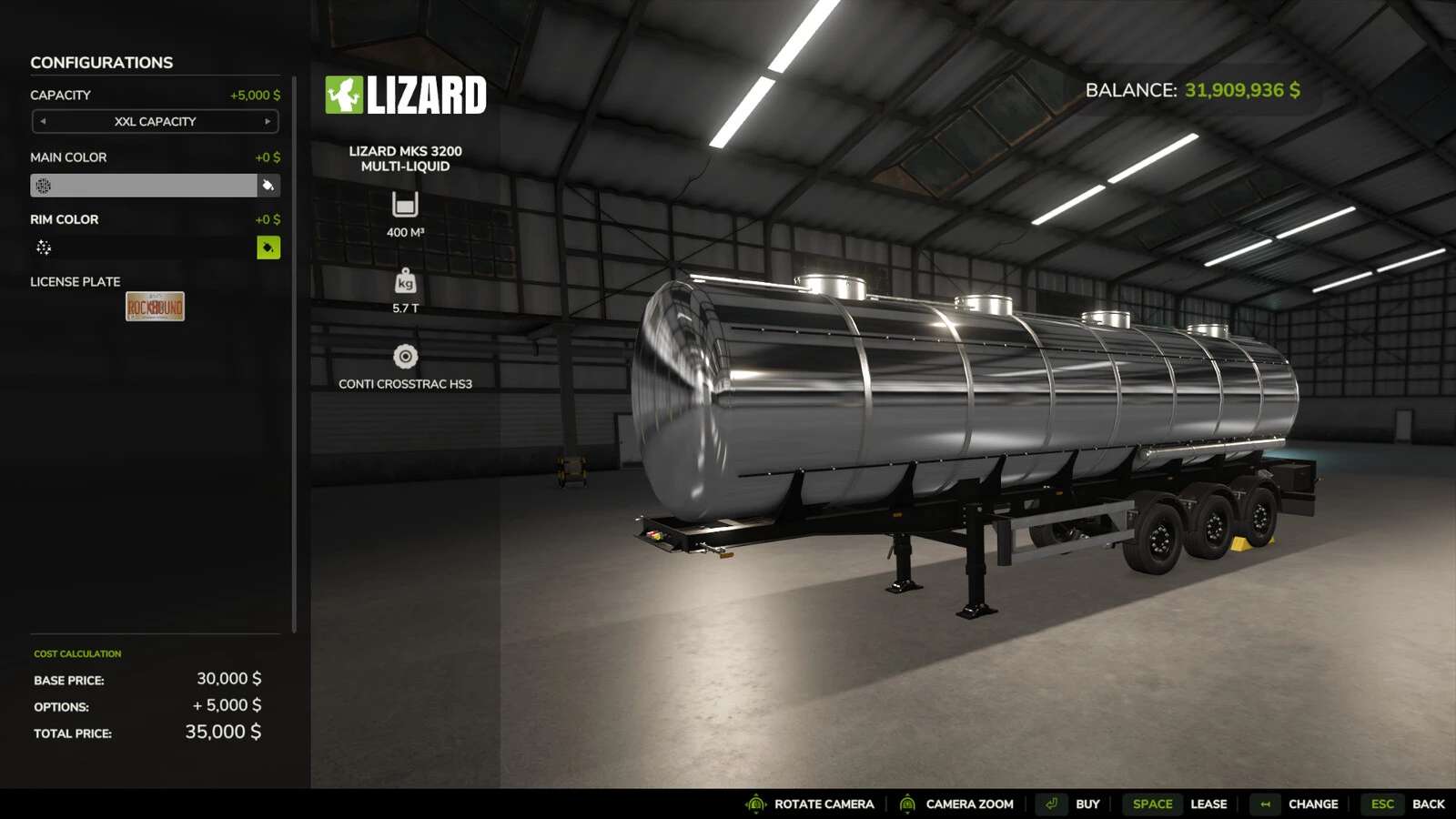
Task: Buy the Lizard MKS 3200 trailer
Action: pos(1087,804)
